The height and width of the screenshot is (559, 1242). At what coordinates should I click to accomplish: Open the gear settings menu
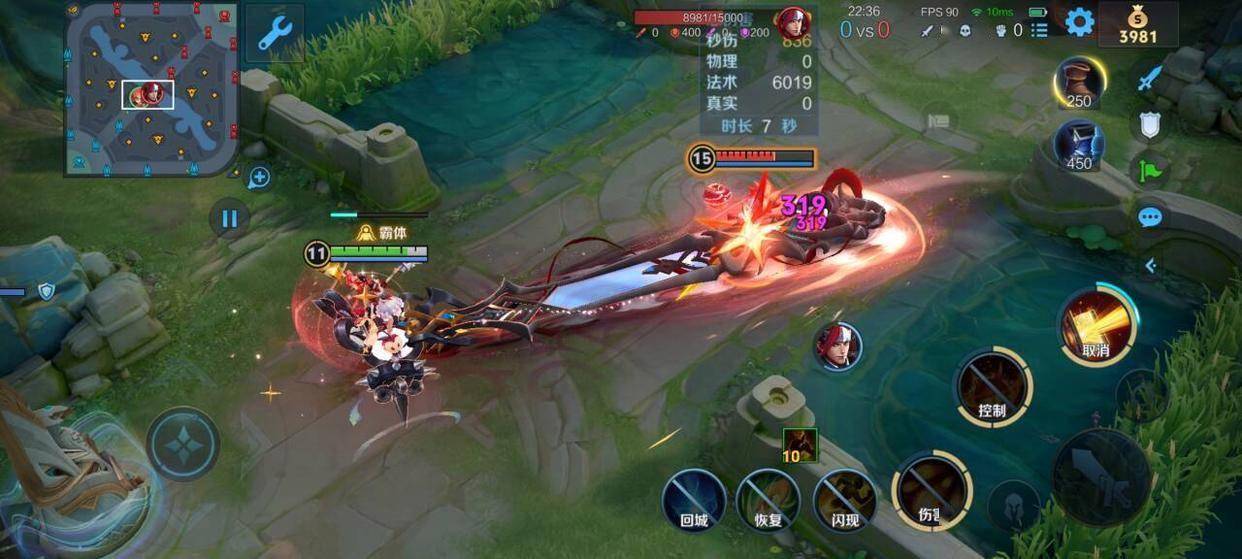[1079, 22]
